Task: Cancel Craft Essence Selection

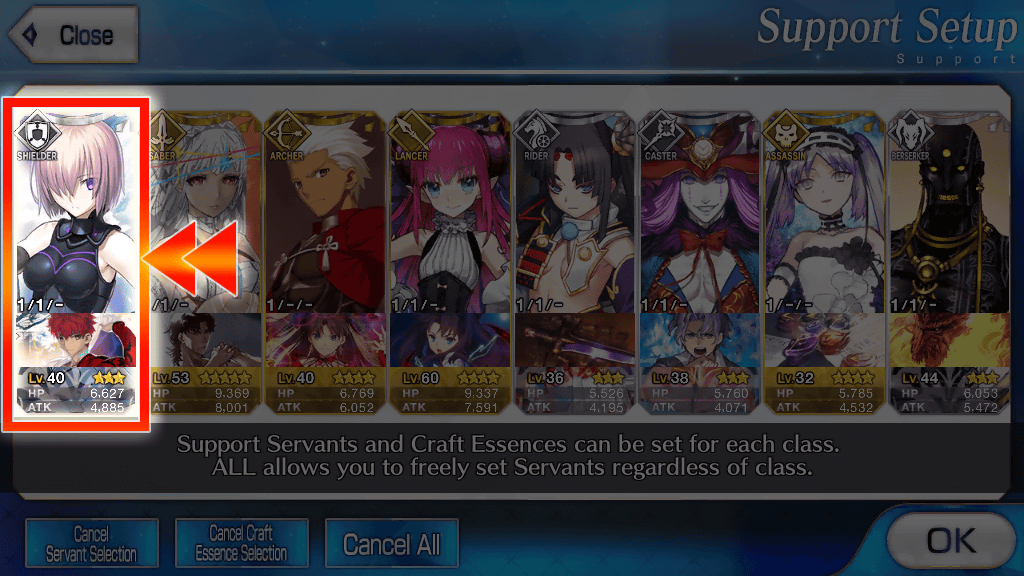Action: [241, 545]
